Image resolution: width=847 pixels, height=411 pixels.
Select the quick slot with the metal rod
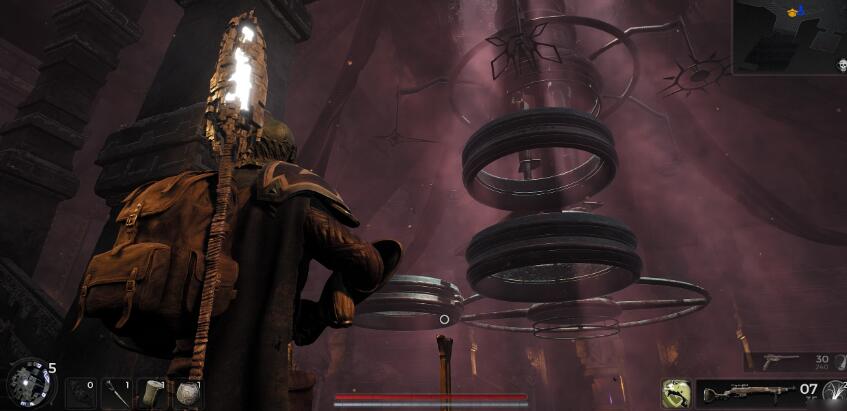pyautogui.click(x=116, y=393)
